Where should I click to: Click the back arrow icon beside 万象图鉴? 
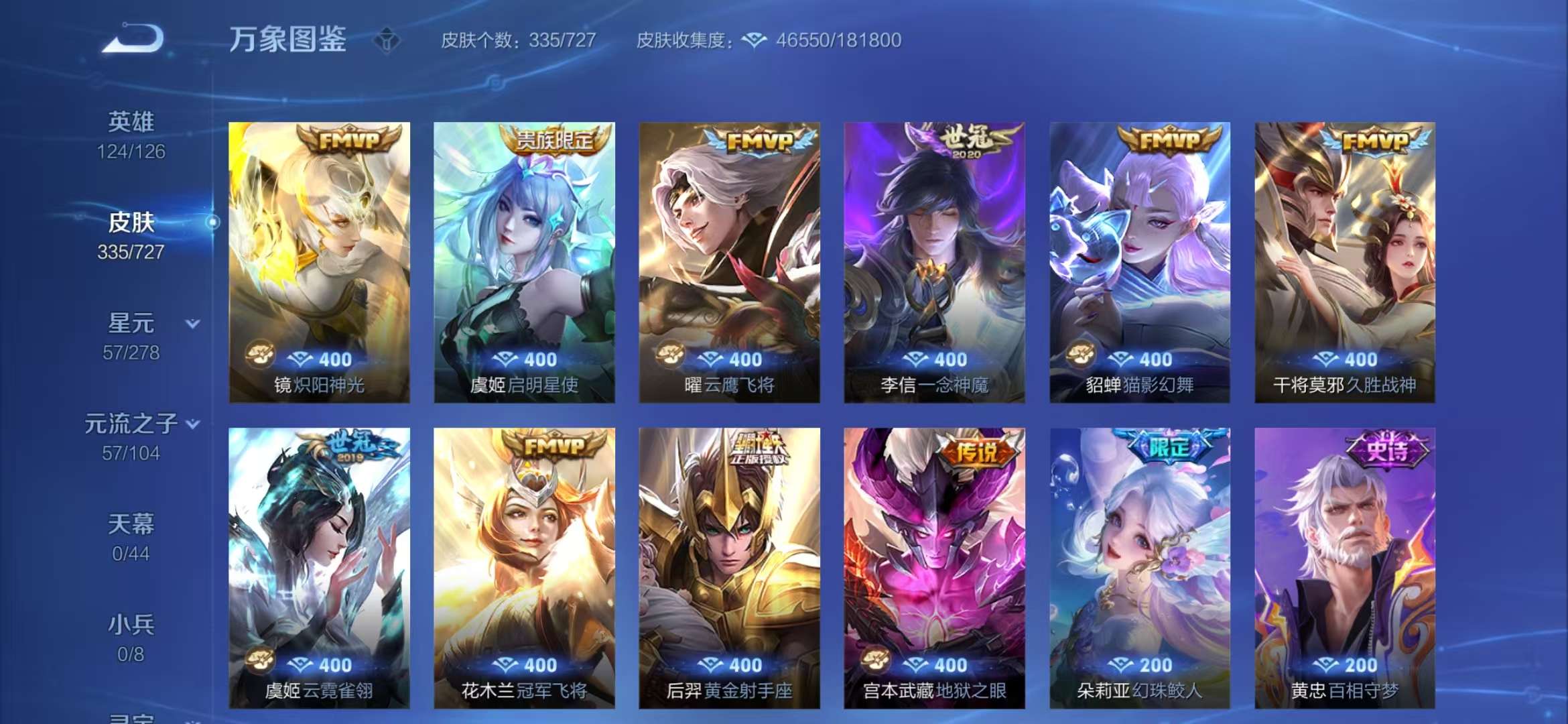pos(131,38)
